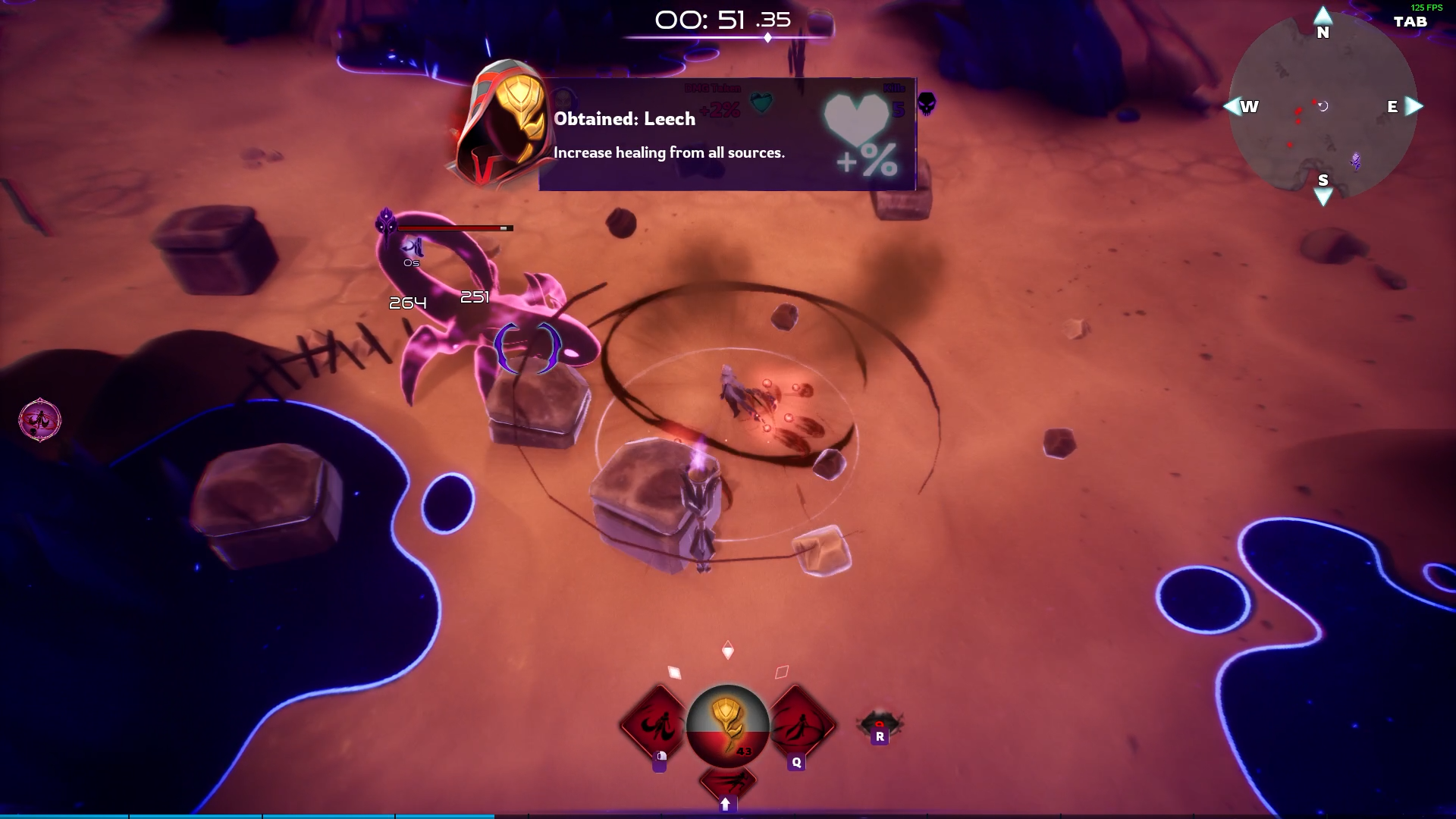
Task: Click the Kills tab label in the notification
Action: coord(892,86)
